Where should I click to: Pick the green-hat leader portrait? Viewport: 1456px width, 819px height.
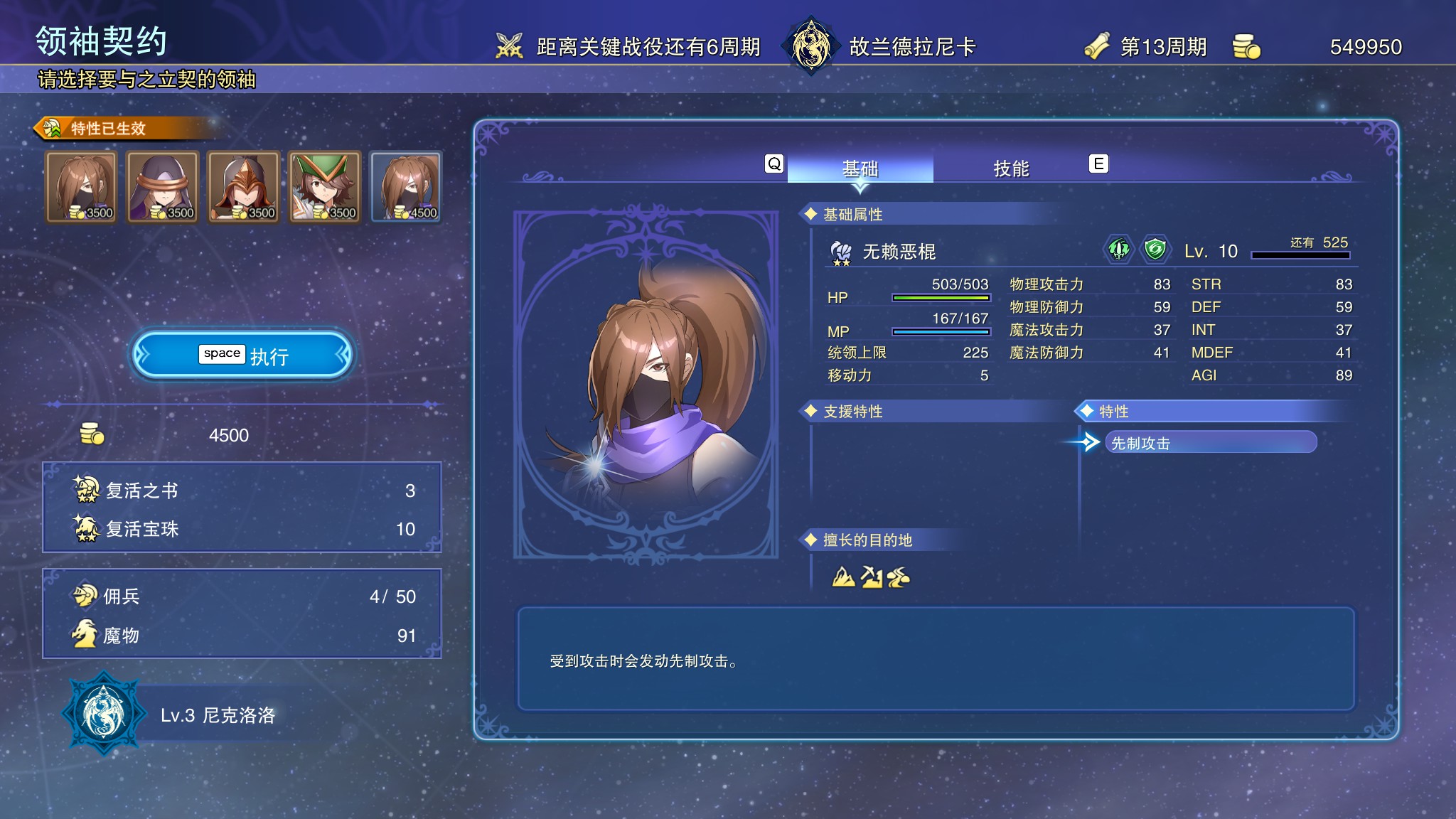[324, 187]
